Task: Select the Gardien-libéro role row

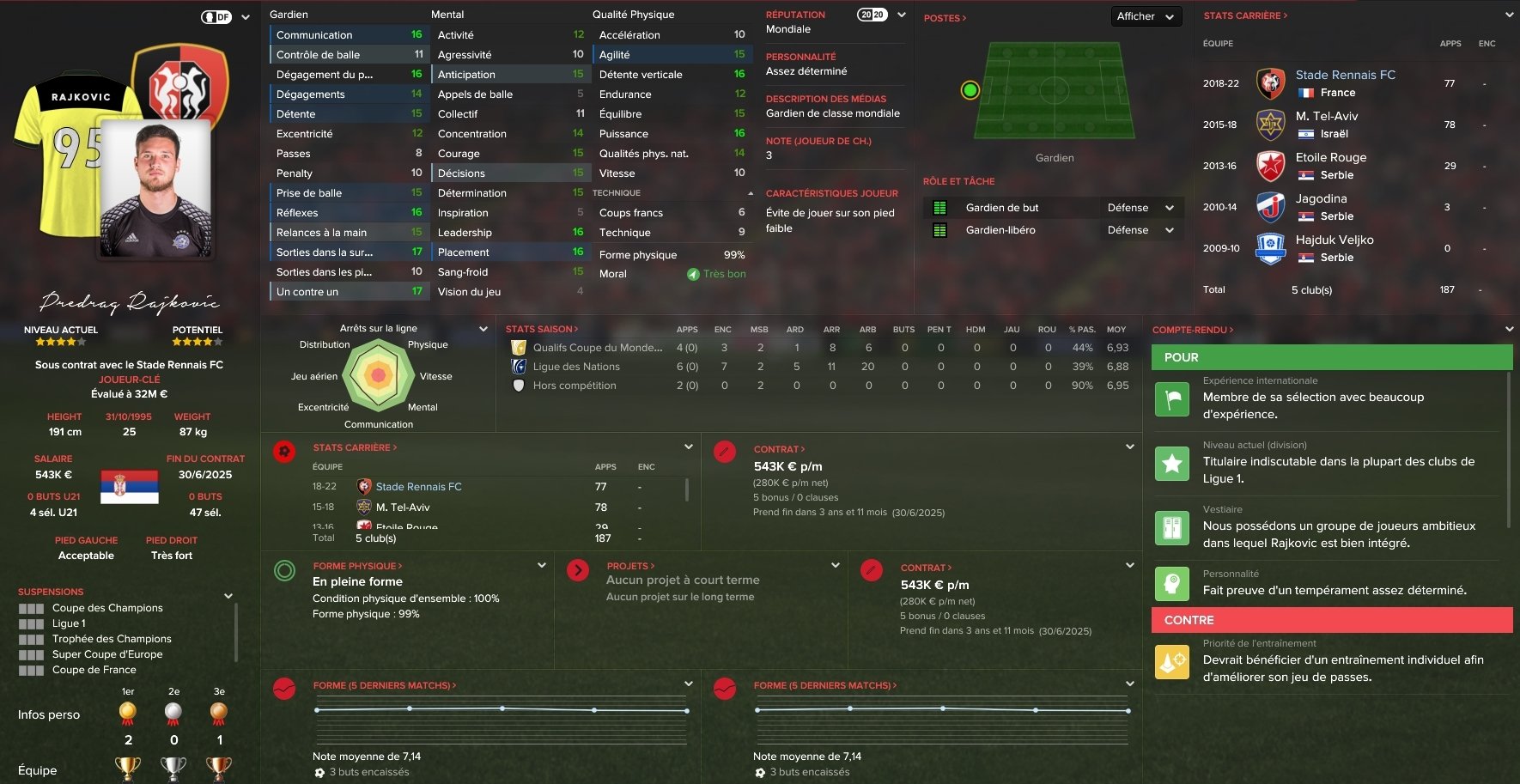Action: click(1000, 230)
